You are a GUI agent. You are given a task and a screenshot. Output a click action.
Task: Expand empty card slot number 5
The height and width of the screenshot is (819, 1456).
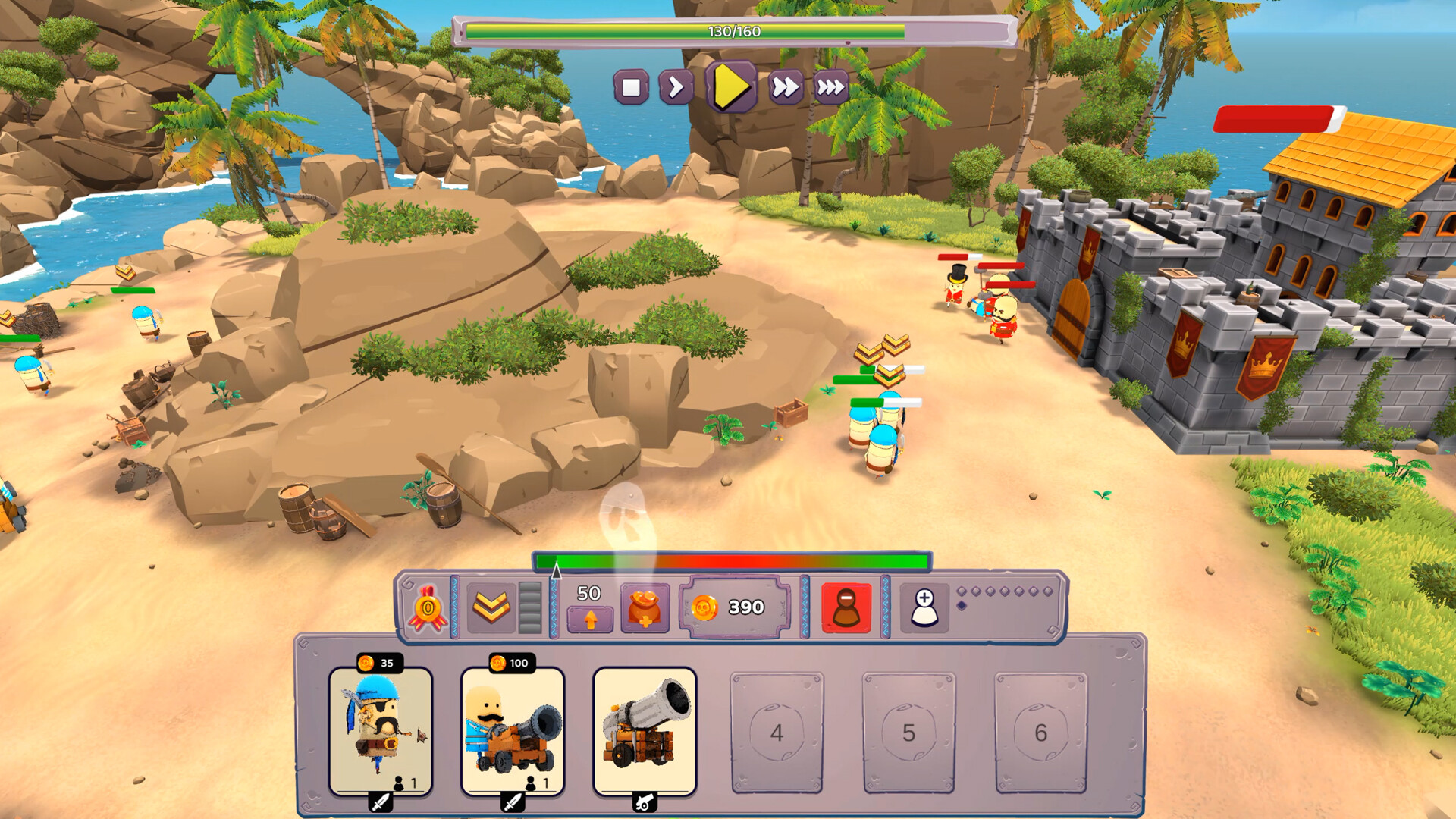tap(908, 733)
